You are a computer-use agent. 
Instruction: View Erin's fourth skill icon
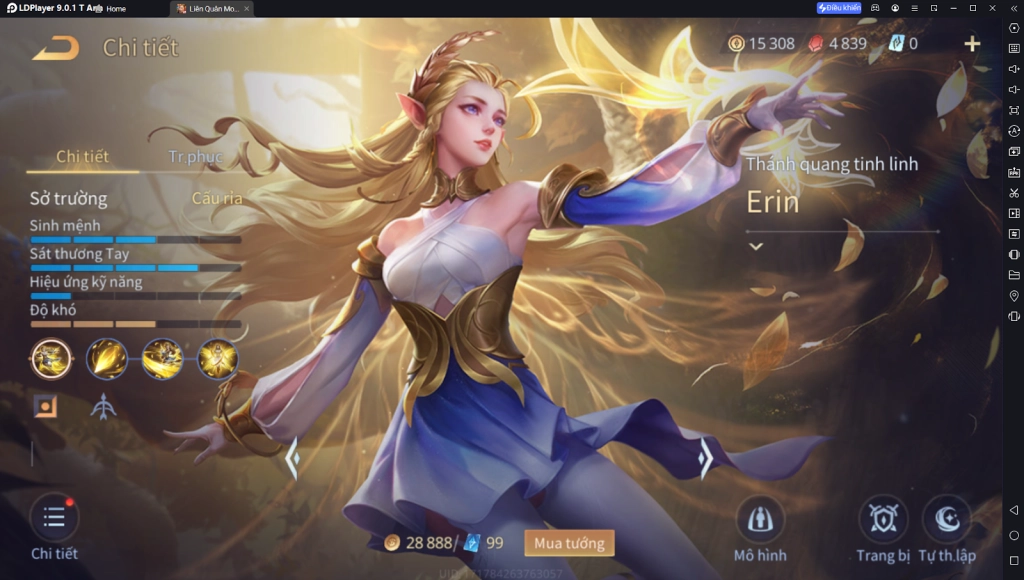(x=217, y=359)
